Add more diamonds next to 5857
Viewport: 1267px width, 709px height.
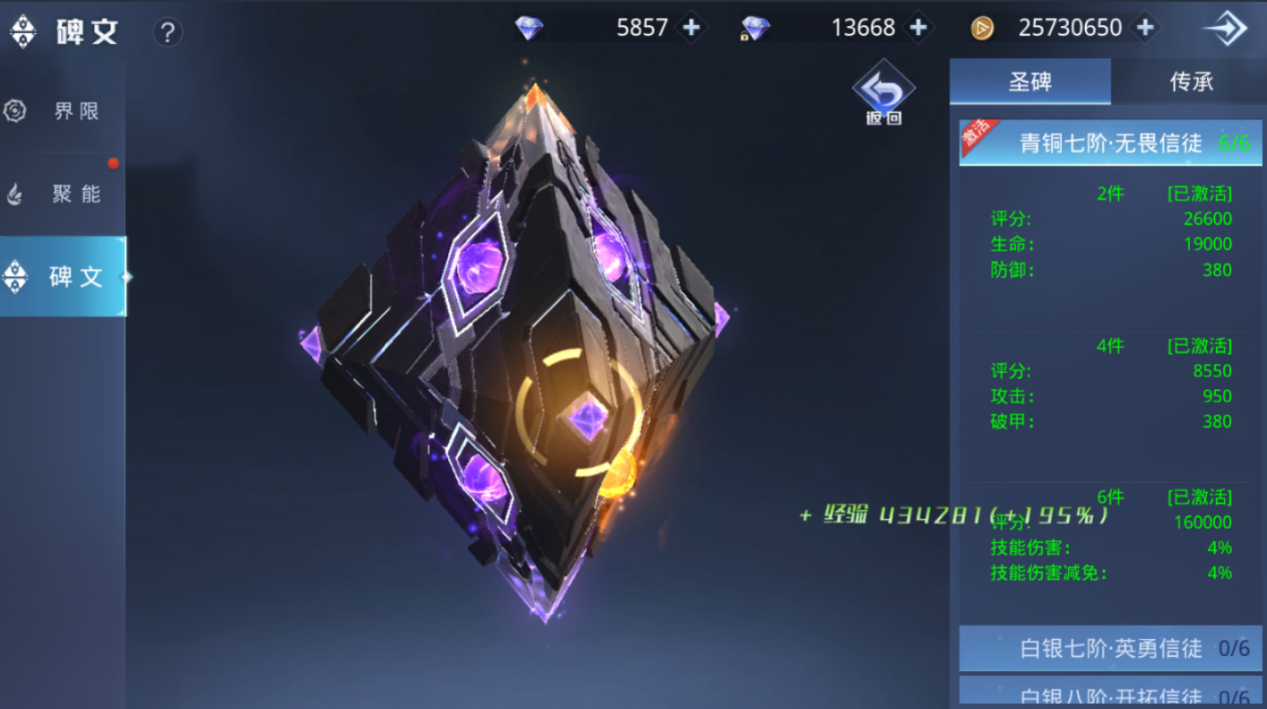pos(691,28)
